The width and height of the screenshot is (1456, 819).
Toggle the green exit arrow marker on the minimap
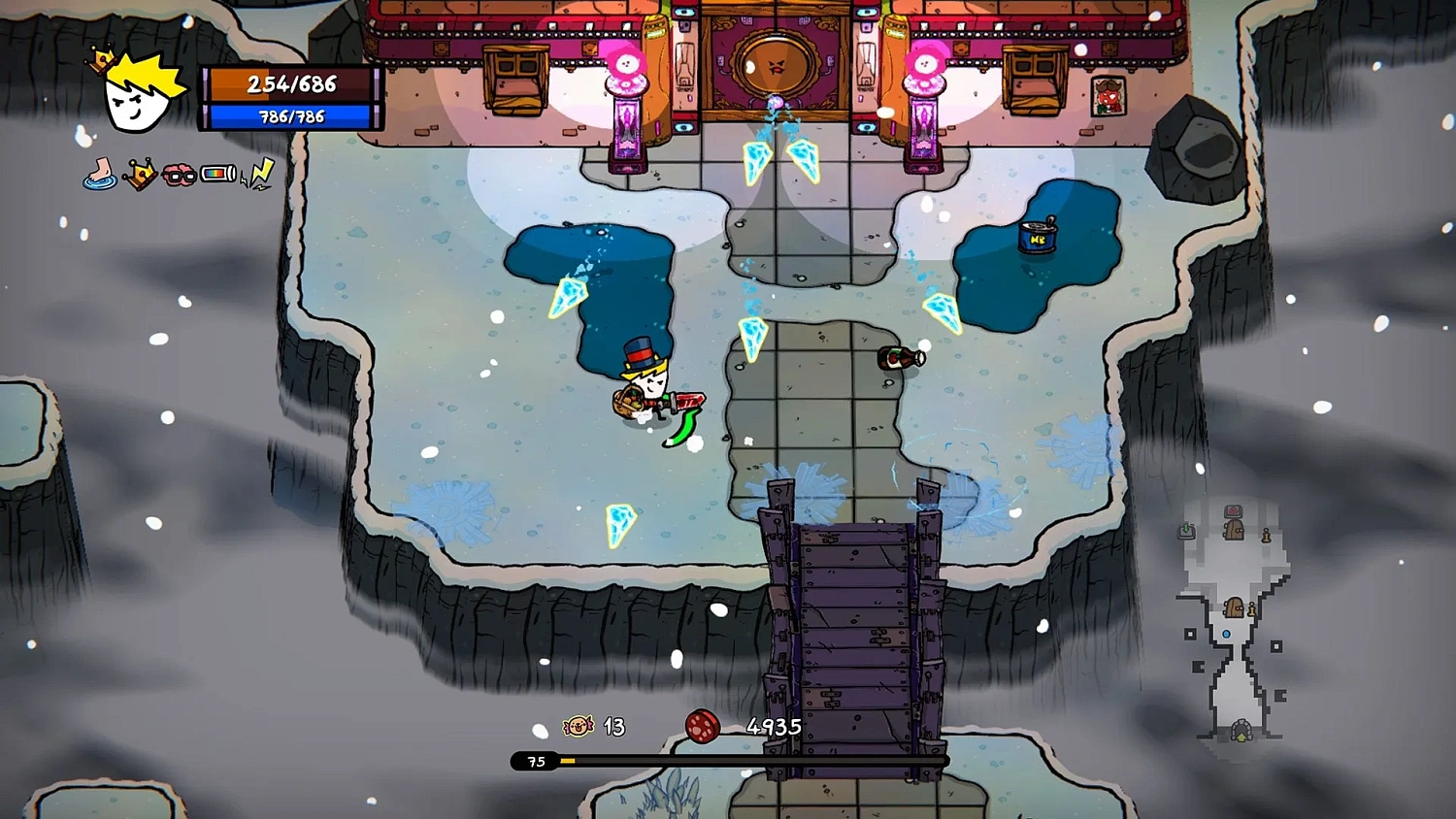click(x=1186, y=530)
